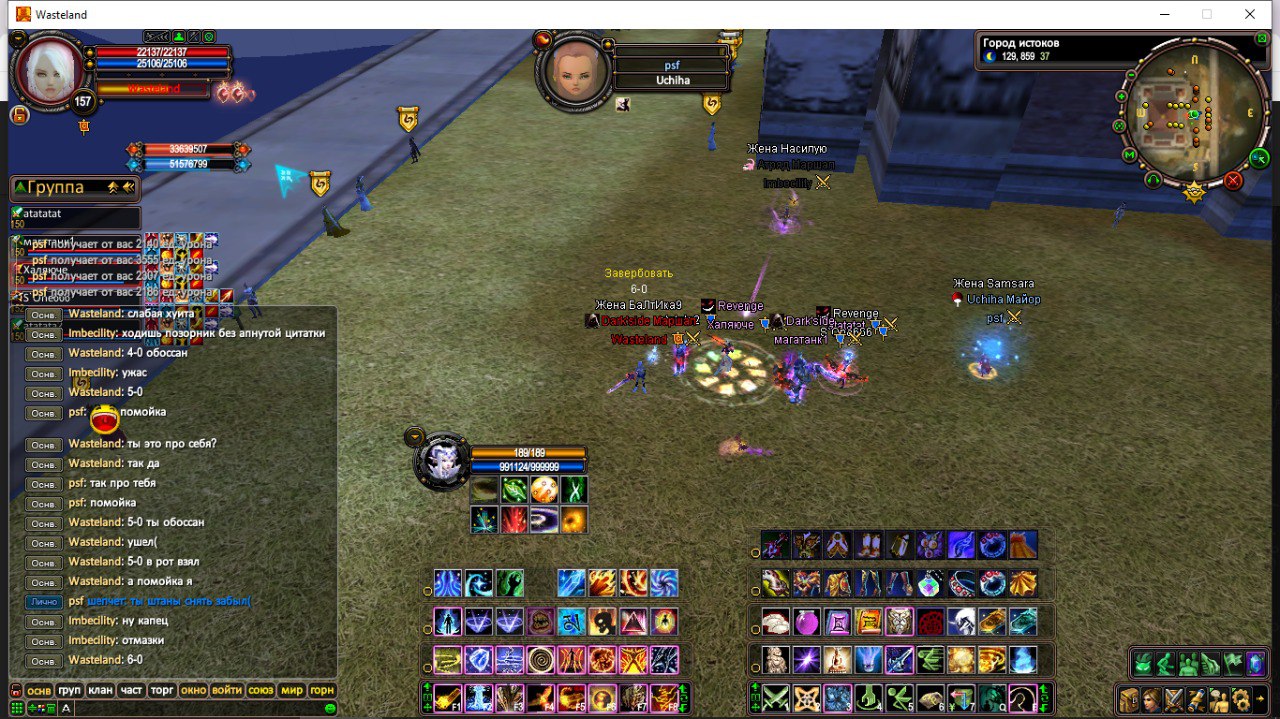The height and width of the screenshot is (719, 1280).
Task: Open the green smiley emoji picker
Action: tap(330, 708)
